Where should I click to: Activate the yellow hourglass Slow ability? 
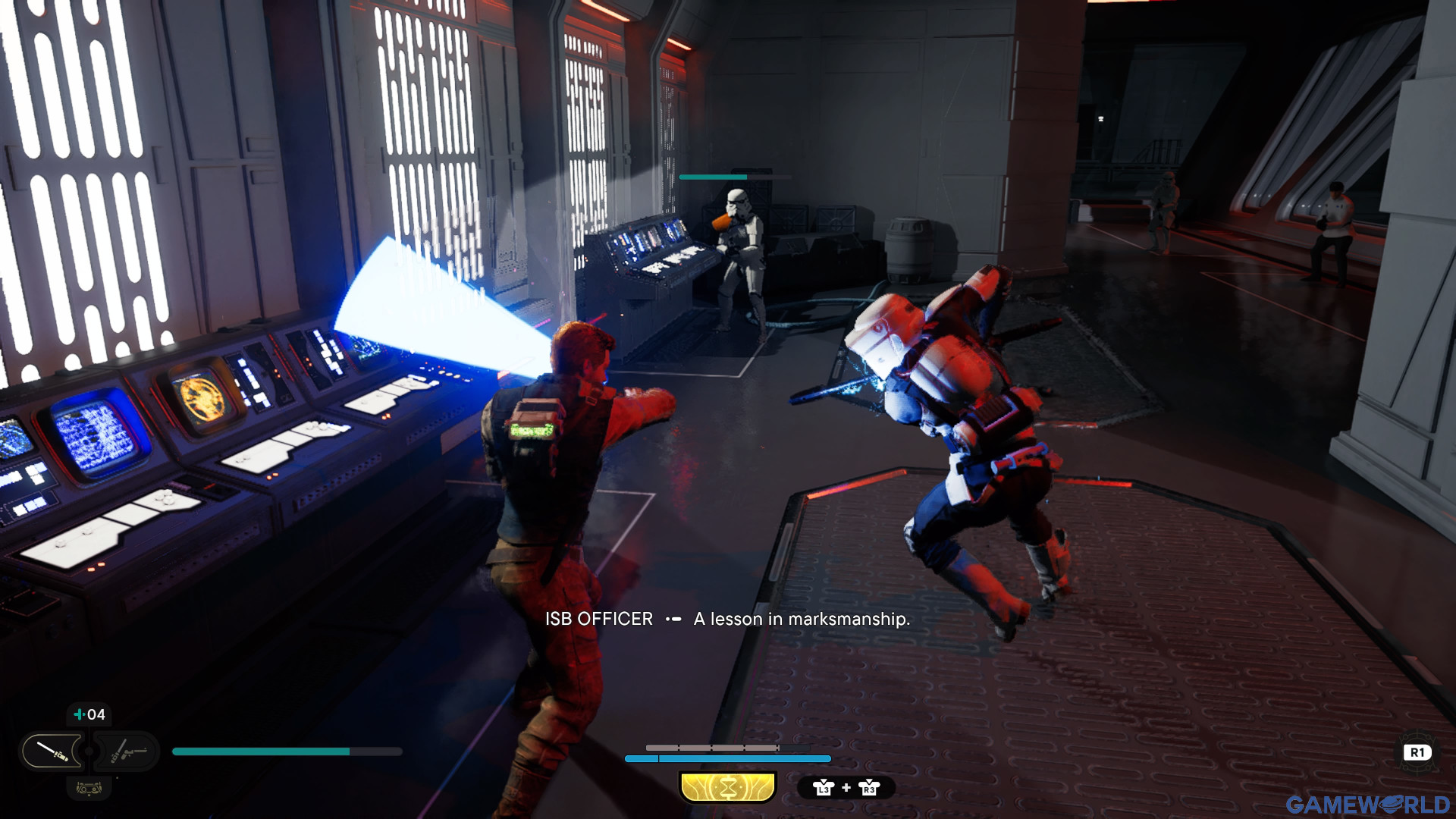pos(728,788)
